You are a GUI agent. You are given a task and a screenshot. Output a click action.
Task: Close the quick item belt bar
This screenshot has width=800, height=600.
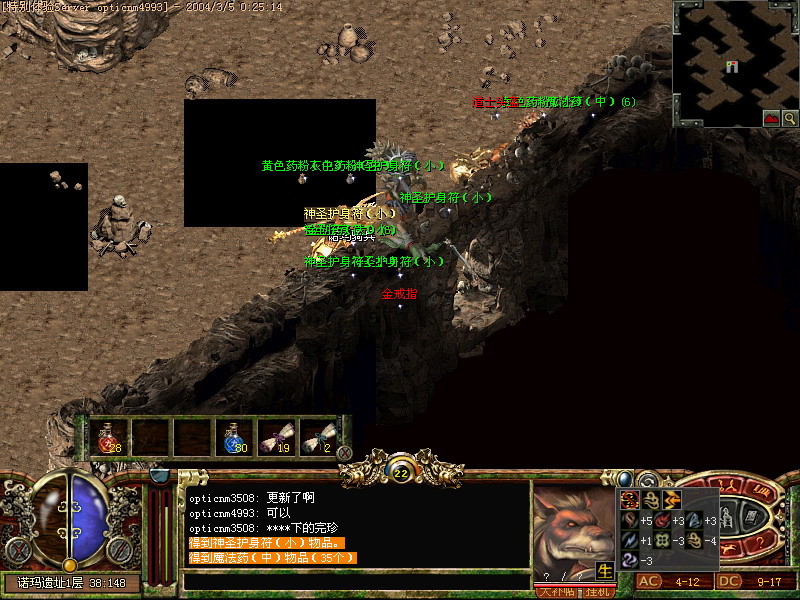tap(345, 453)
